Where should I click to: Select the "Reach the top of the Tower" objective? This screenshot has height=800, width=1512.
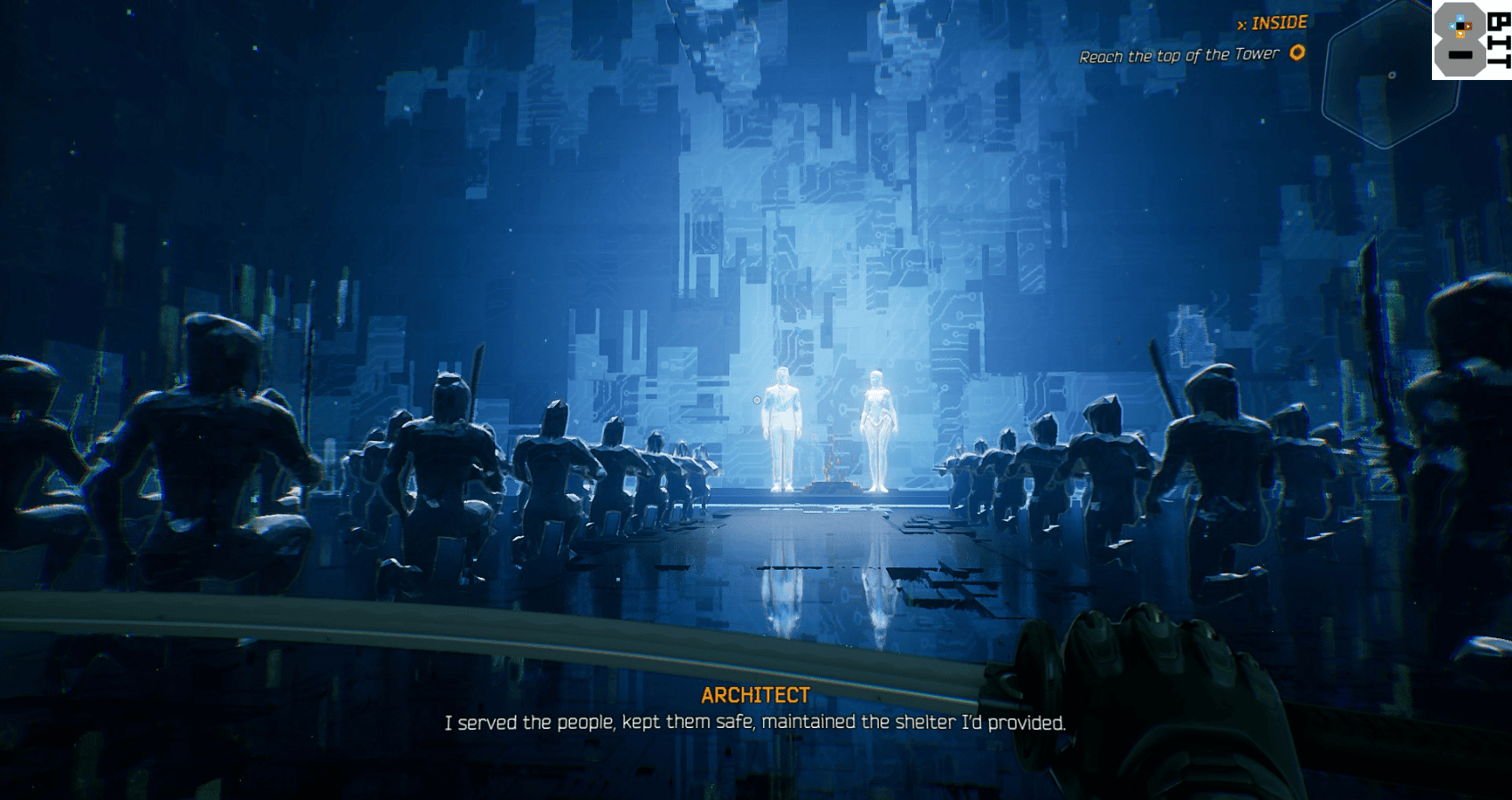pyautogui.click(x=1178, y=56)
